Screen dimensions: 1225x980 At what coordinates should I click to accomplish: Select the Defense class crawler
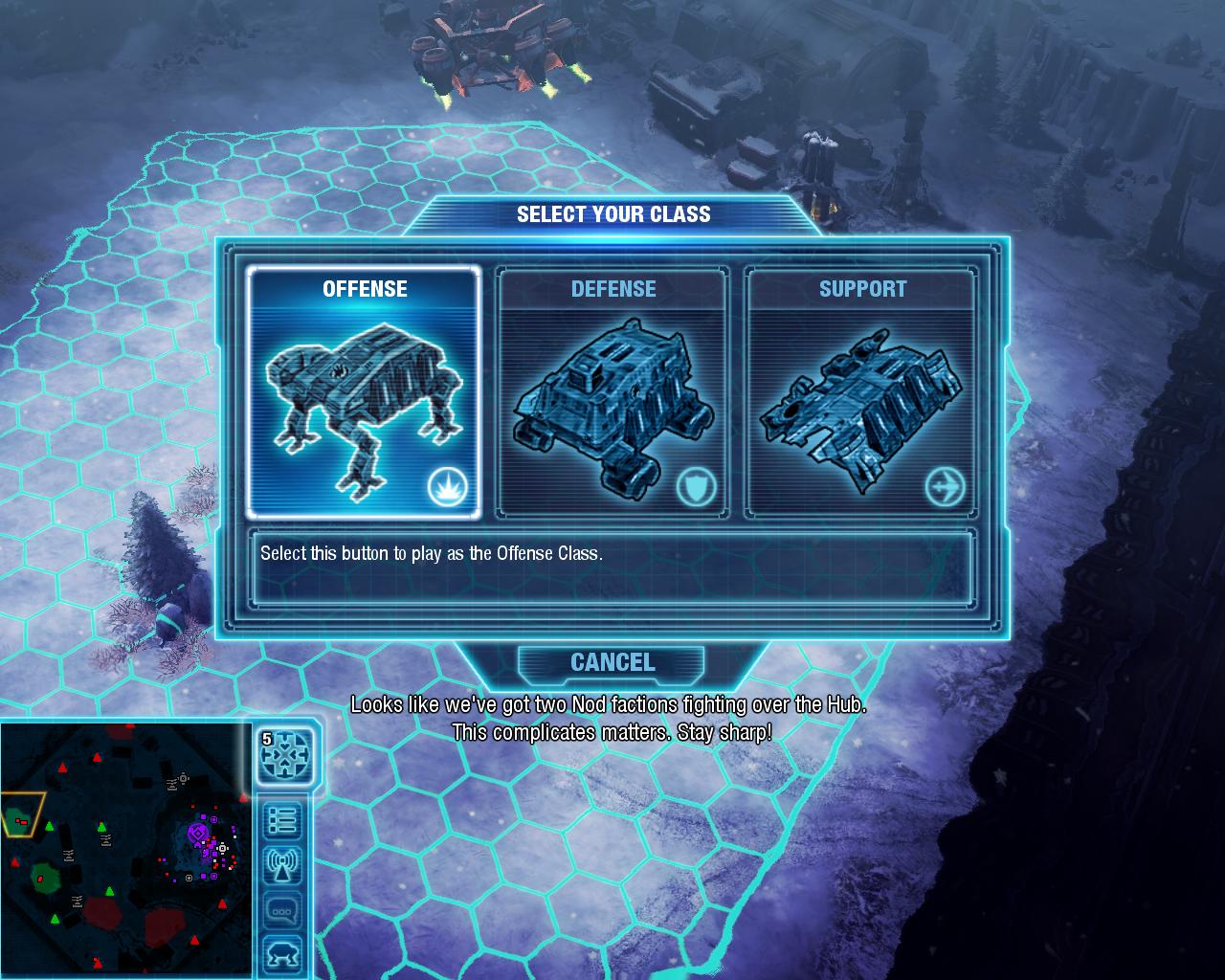tap(612, 392)
